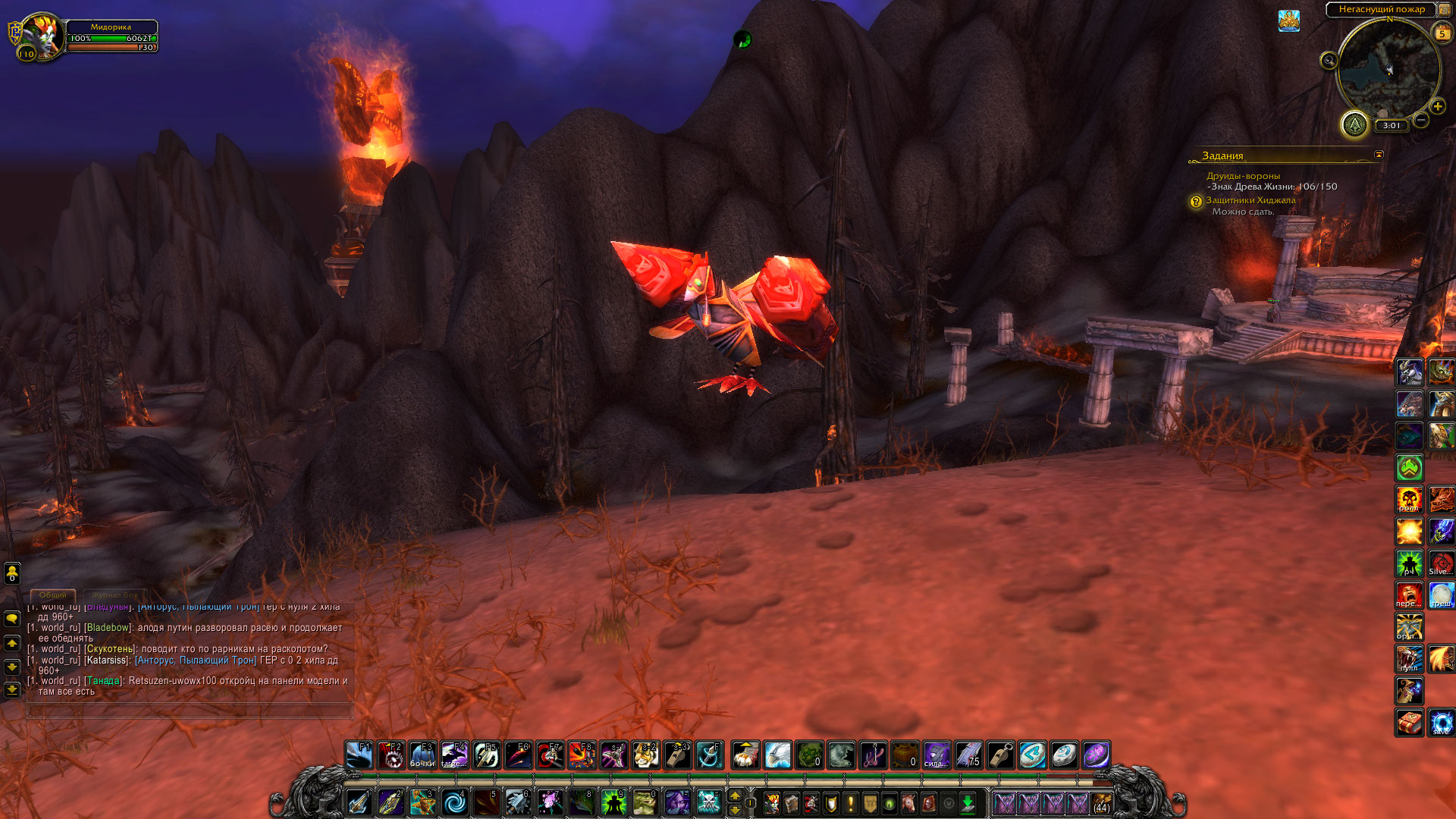Open the golden crown shop icon near minimap
This screenshot has width=1456, height=819.
1288,20
